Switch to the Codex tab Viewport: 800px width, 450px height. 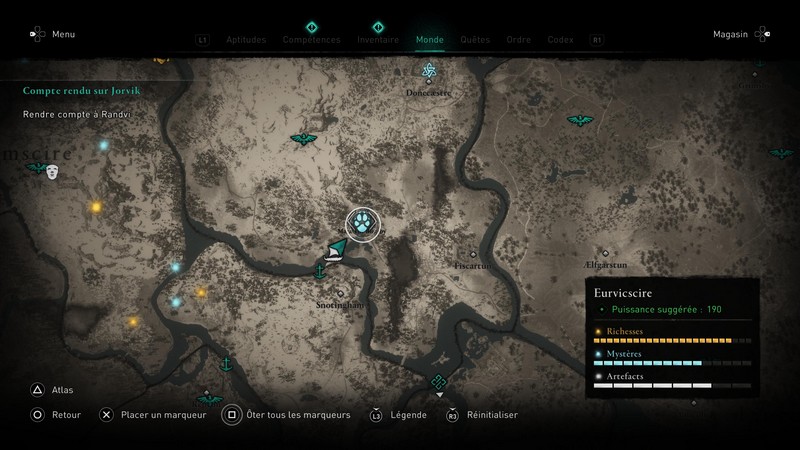click(560, 40)
